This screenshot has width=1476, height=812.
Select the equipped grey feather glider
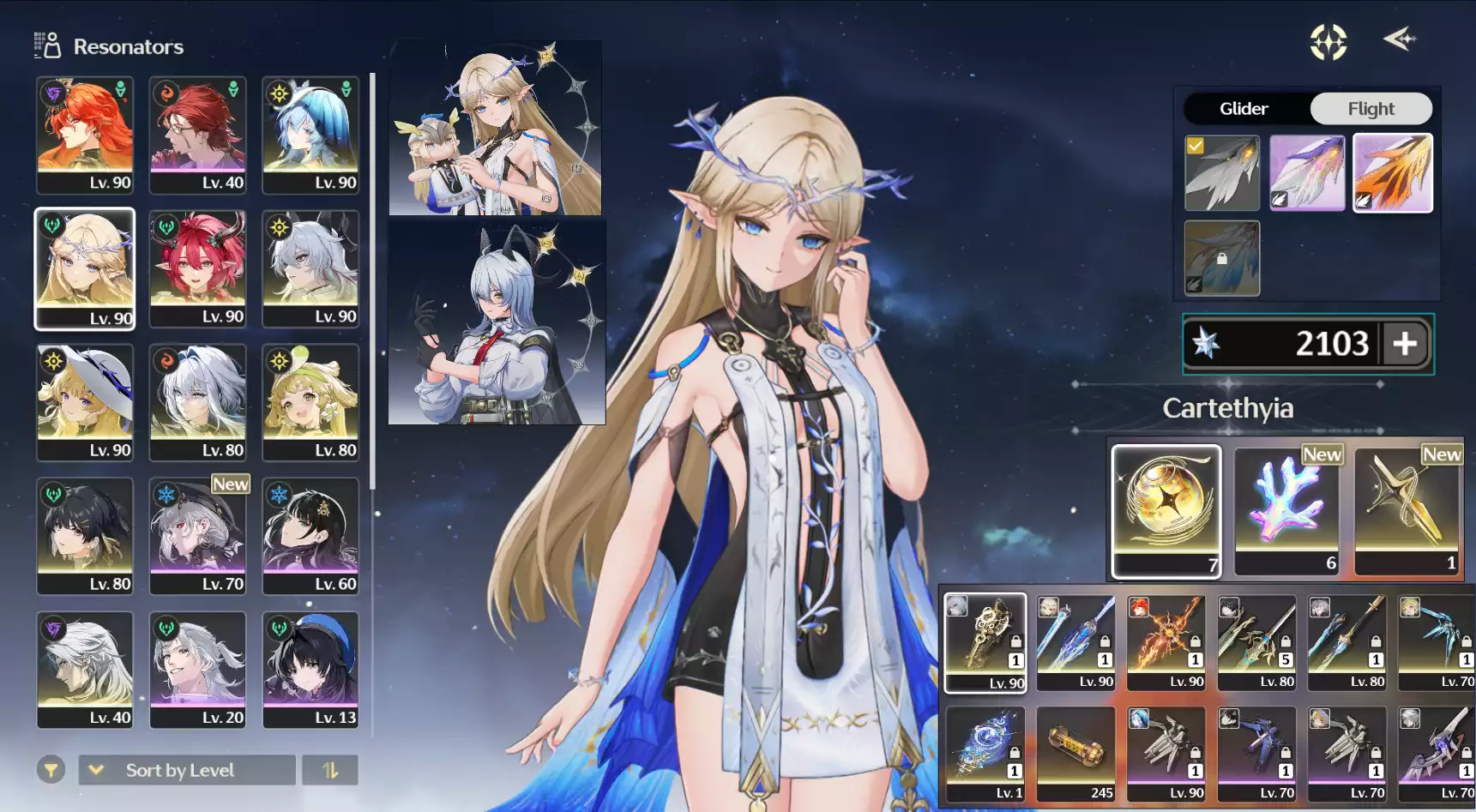coord(1222,173)
